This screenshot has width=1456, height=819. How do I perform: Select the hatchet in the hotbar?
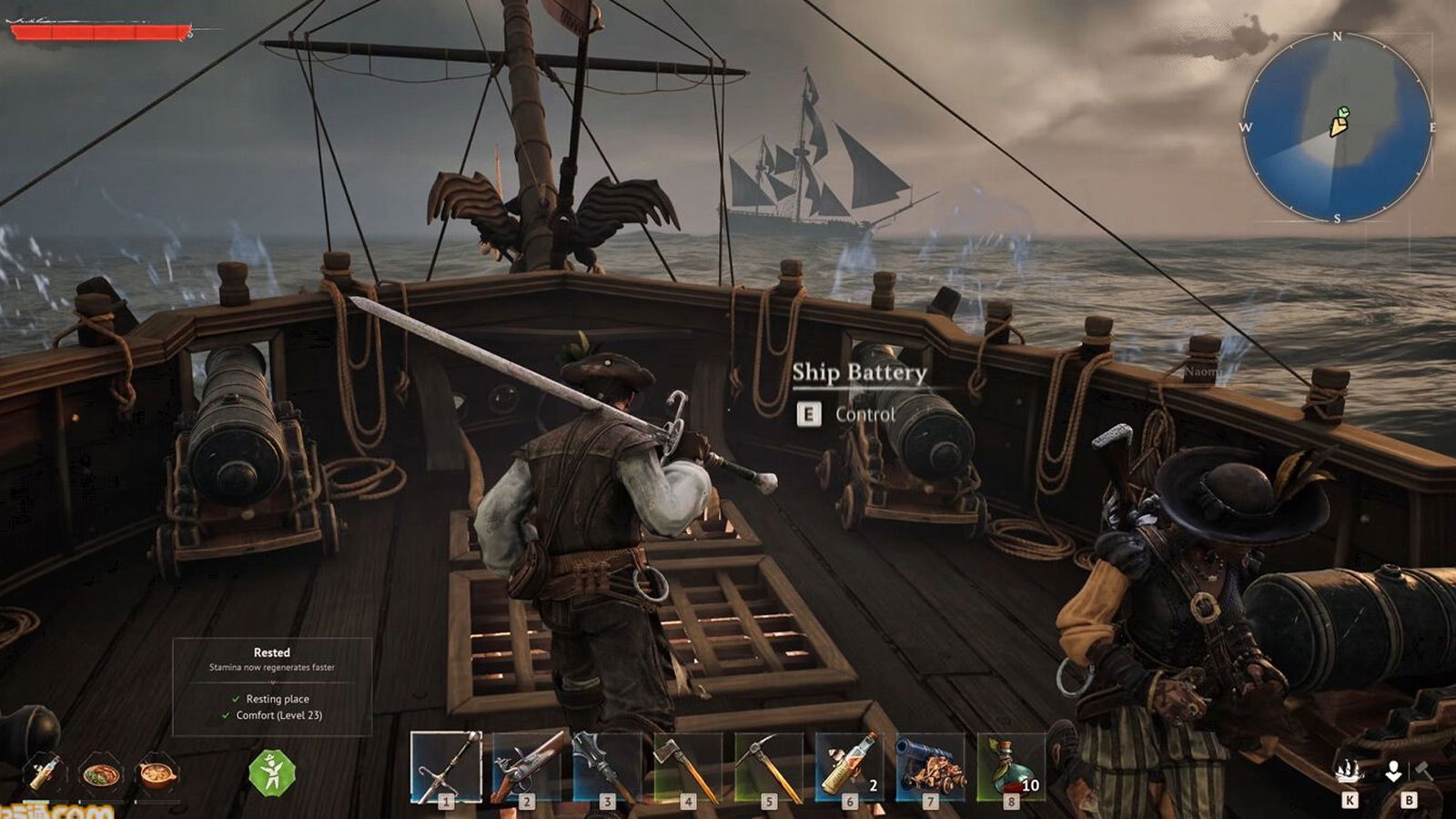click(688, 766)
